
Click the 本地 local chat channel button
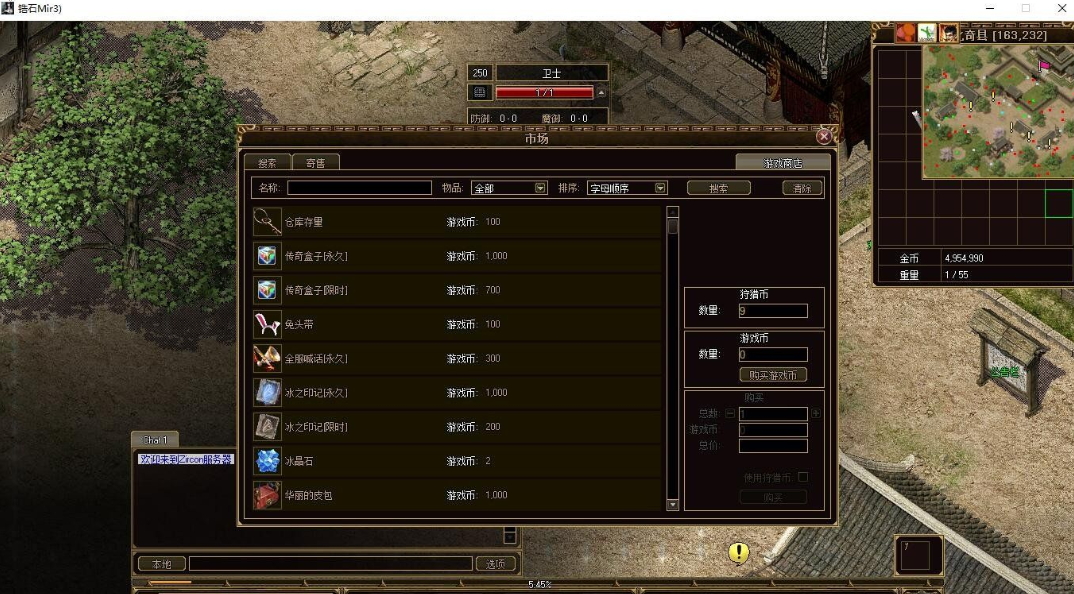(161, 564)
